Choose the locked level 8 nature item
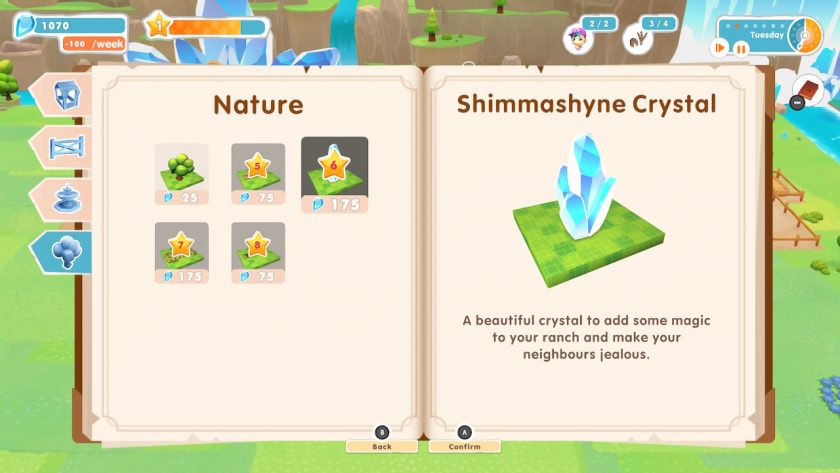This screenshot has width=840, height=473. (x=258, y=251)
